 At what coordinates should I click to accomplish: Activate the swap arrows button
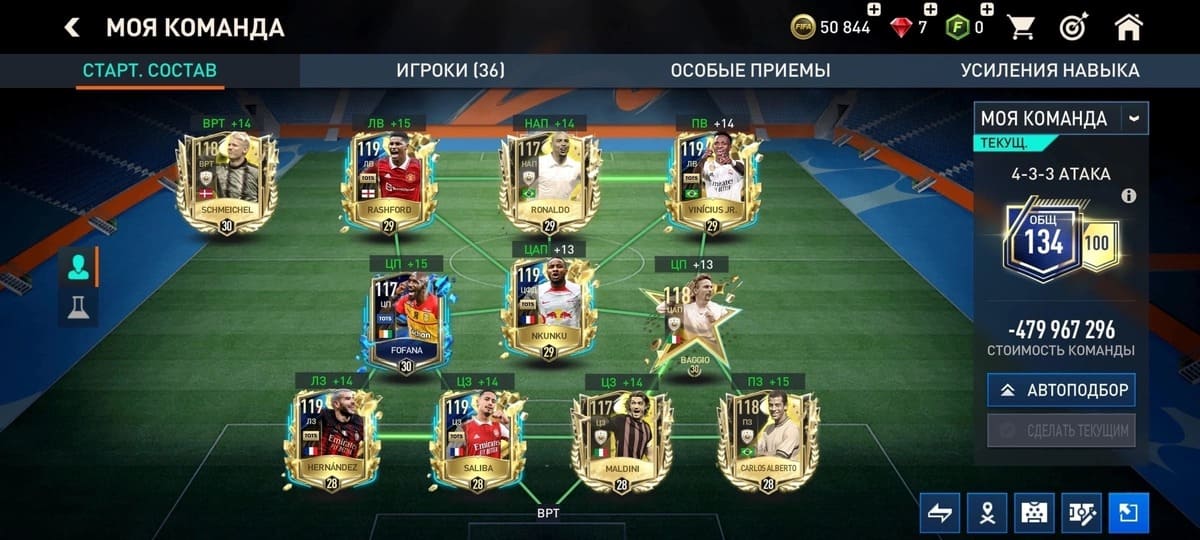click(x=939, y=513)
